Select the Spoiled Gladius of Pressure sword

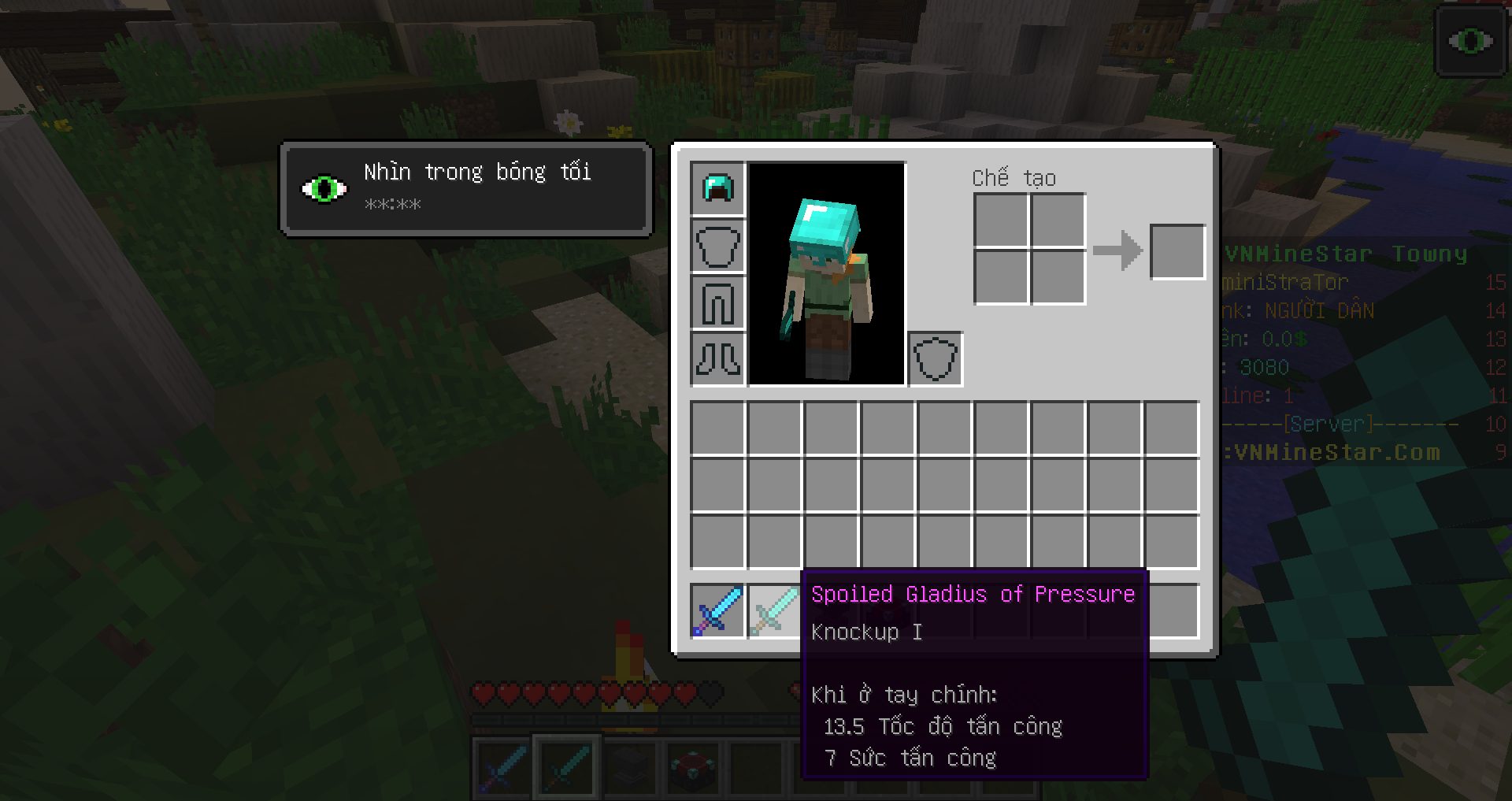click(x=773, y=611)
